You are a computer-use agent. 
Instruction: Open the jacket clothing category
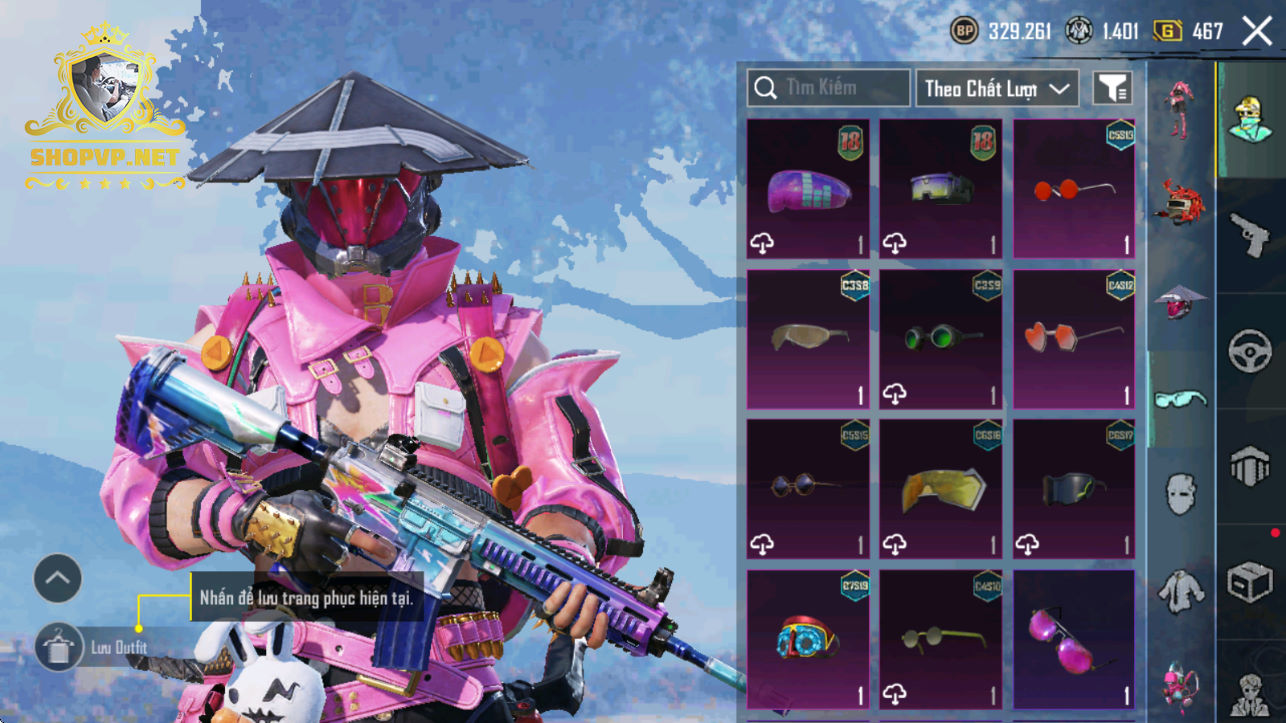click(x=1180, y=590)
